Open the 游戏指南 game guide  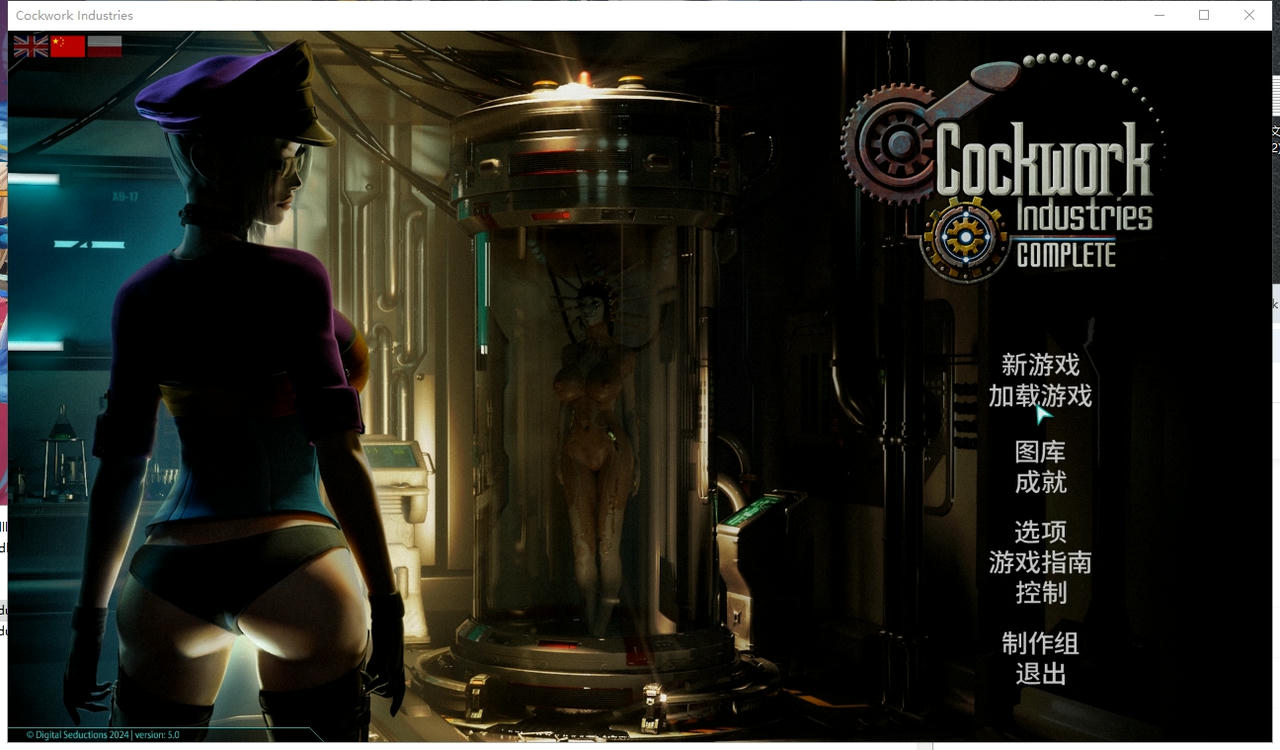click(1040, 563)
